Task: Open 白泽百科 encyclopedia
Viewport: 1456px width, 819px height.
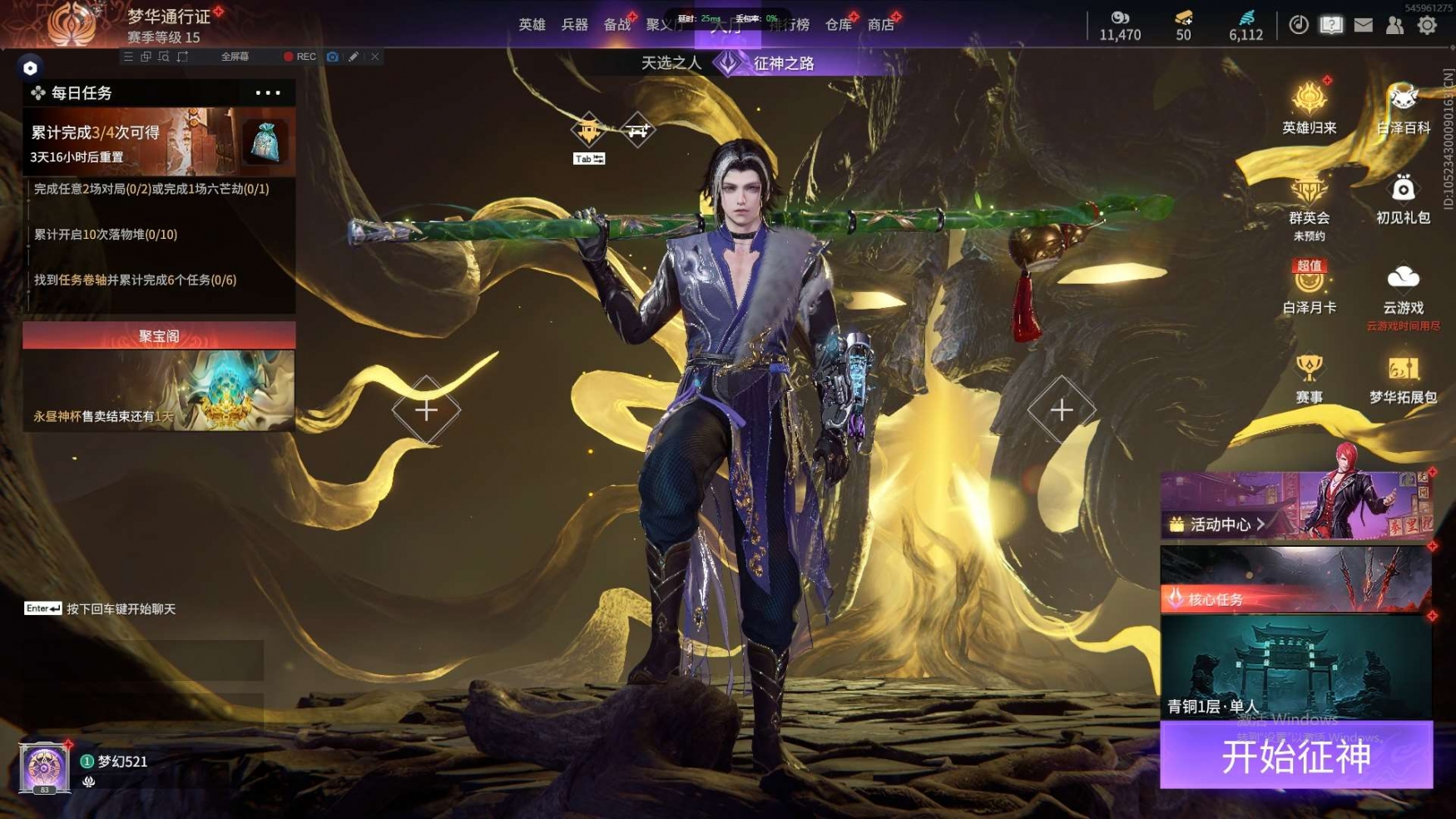Action: click(1403, 108)
